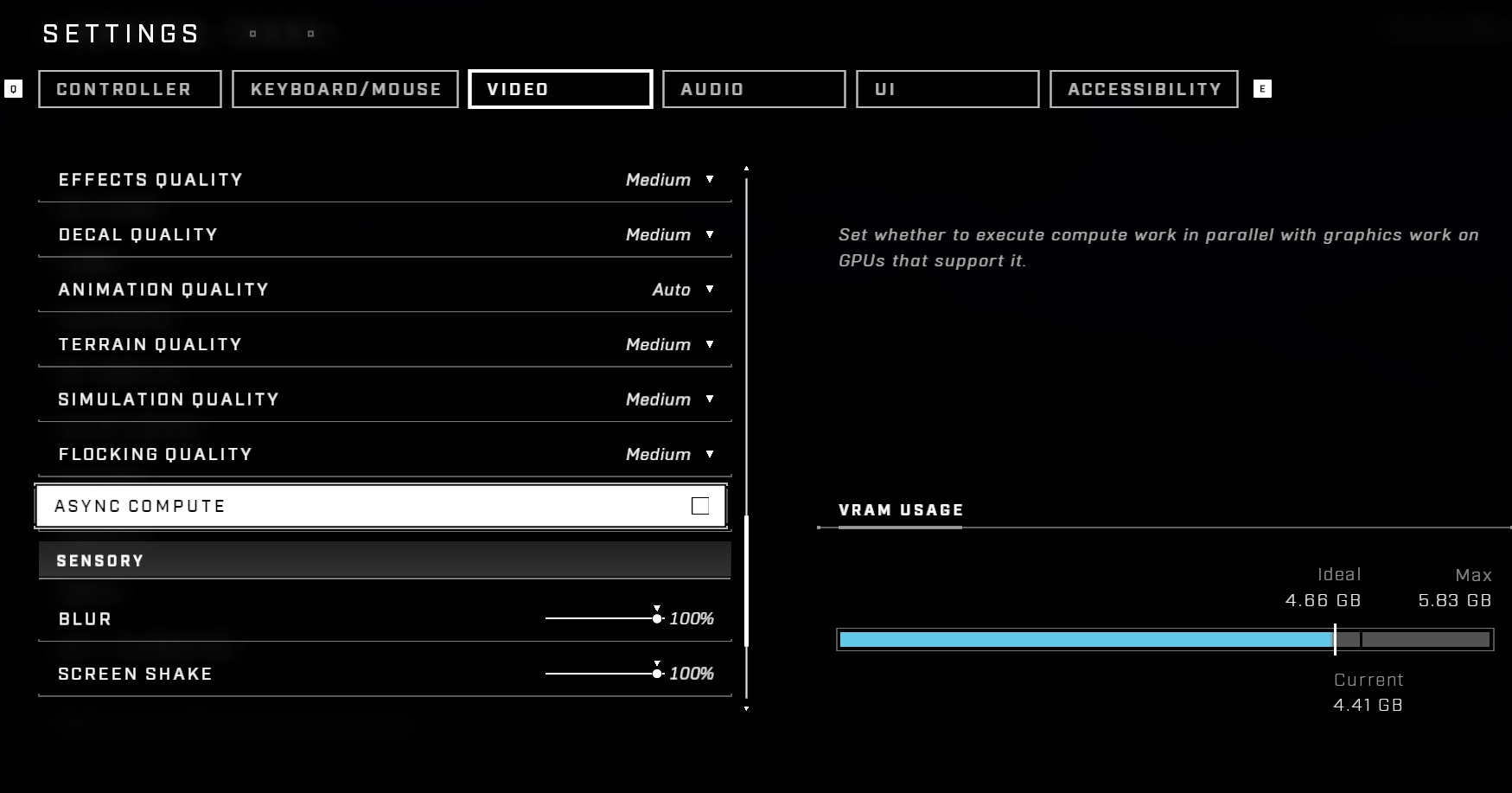Select the UI settings tab
This screenshot has width=1512, height=793.
coord(947,89)
